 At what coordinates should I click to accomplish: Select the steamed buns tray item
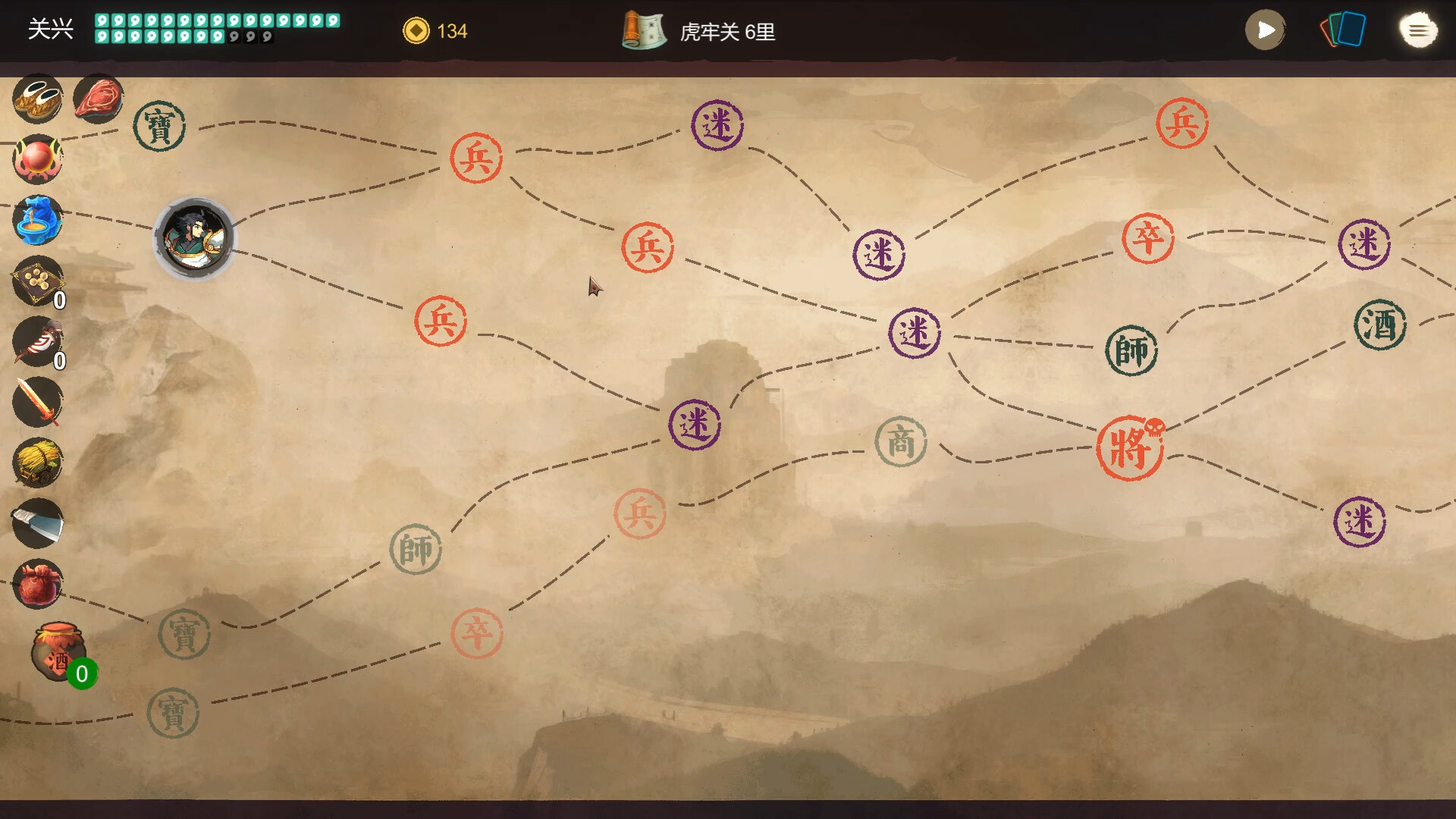(x=38, y=282)
